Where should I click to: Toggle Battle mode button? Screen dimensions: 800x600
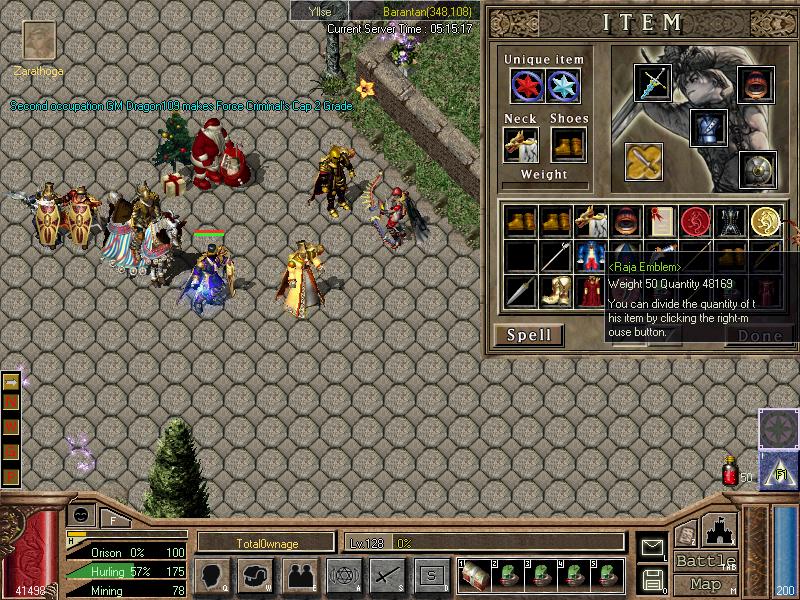click(705, 561)
